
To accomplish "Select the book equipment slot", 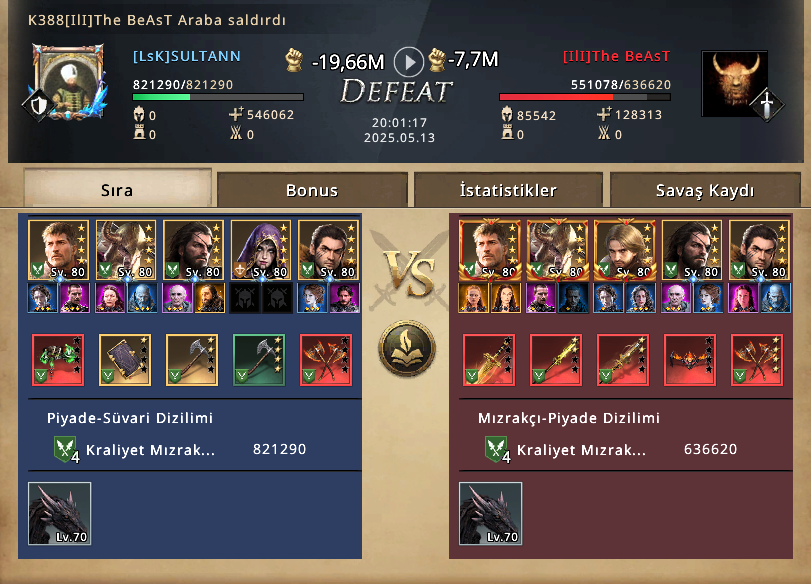I will click(125, 359).
